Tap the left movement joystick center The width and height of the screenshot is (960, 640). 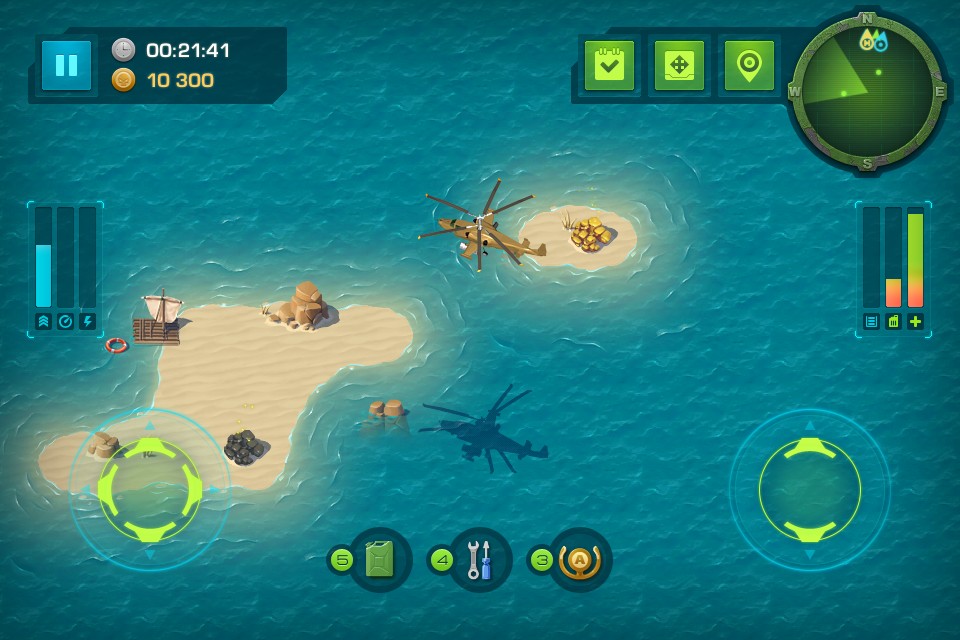[x=150, y=490]
